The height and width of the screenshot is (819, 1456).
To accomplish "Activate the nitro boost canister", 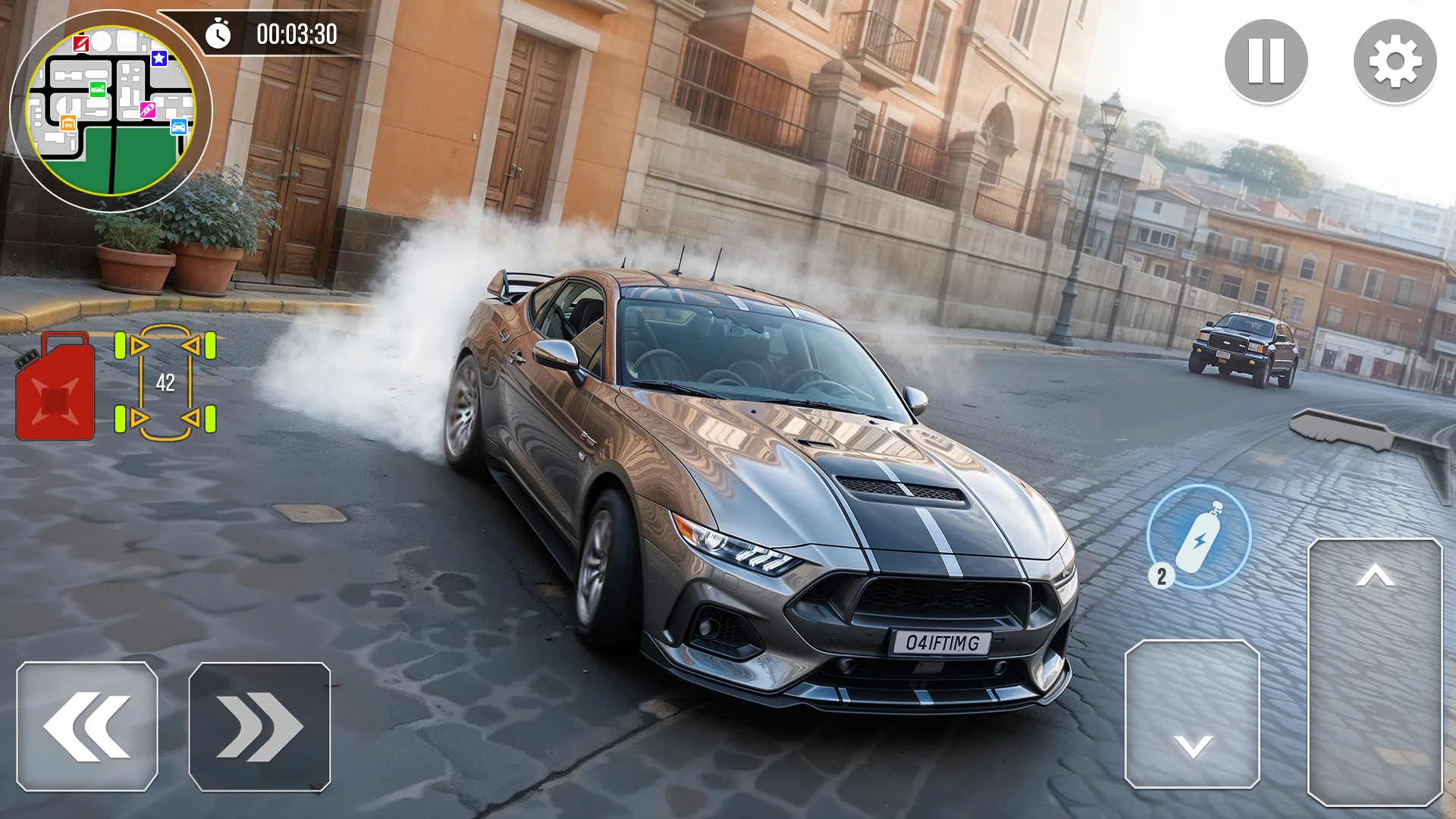I will click(x=1199, y=536).
